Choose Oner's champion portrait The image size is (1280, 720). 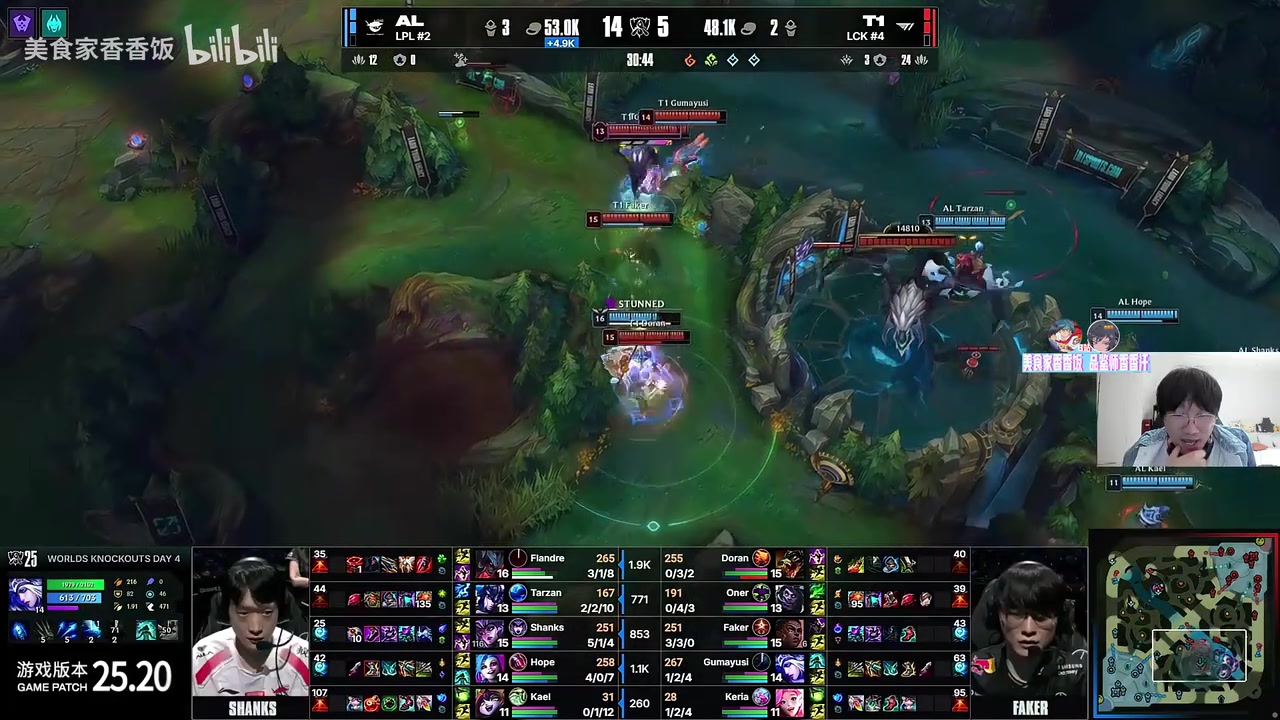pyautogui.click(x=788, y=598)
